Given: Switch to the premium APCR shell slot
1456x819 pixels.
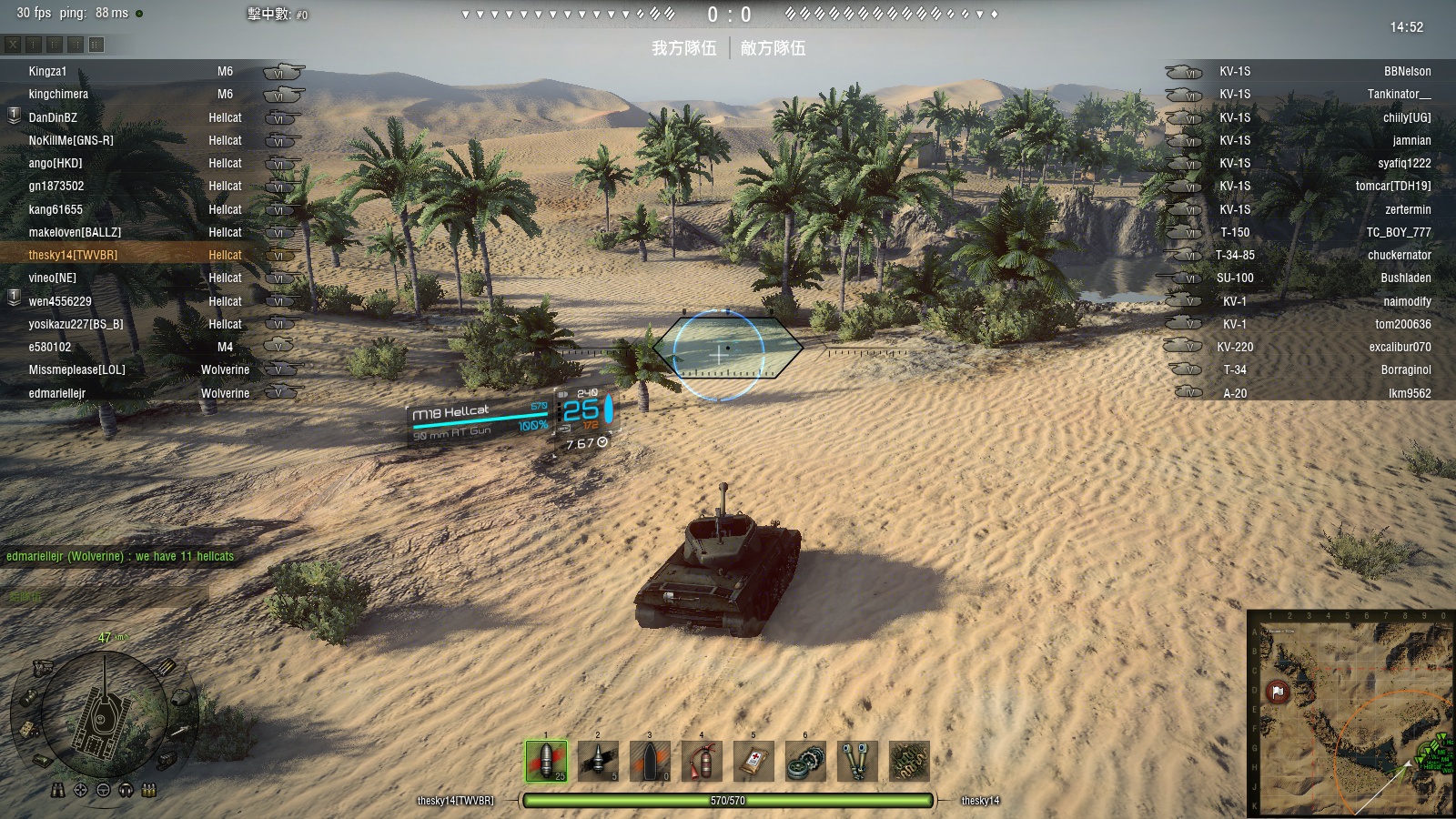Looking at the screenshot, I should (x=598, y=761).
